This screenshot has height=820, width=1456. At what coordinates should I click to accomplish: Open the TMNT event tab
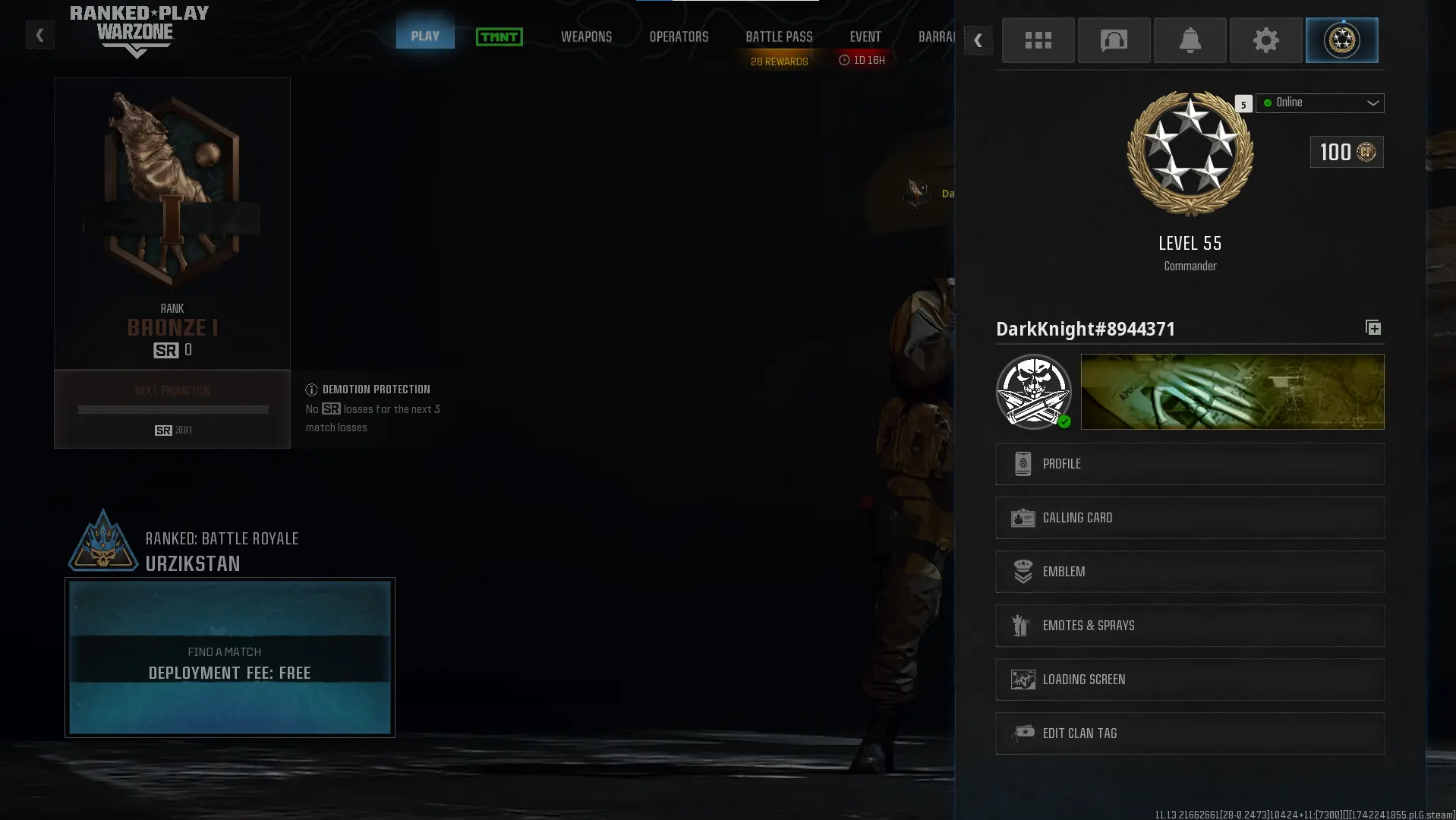click(499, 36)
